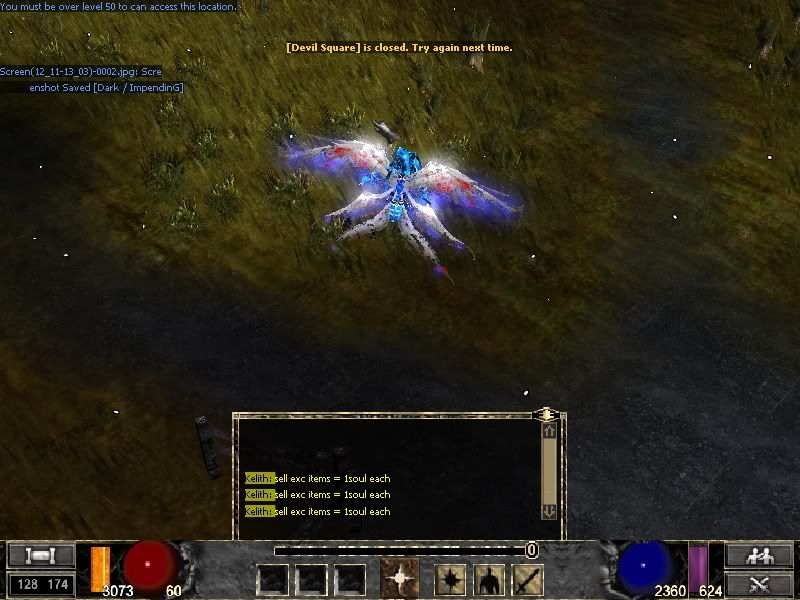The width and height of the screenshot is (800, 600).
Task: Click the two-figures party button
Action: [759, 556]
